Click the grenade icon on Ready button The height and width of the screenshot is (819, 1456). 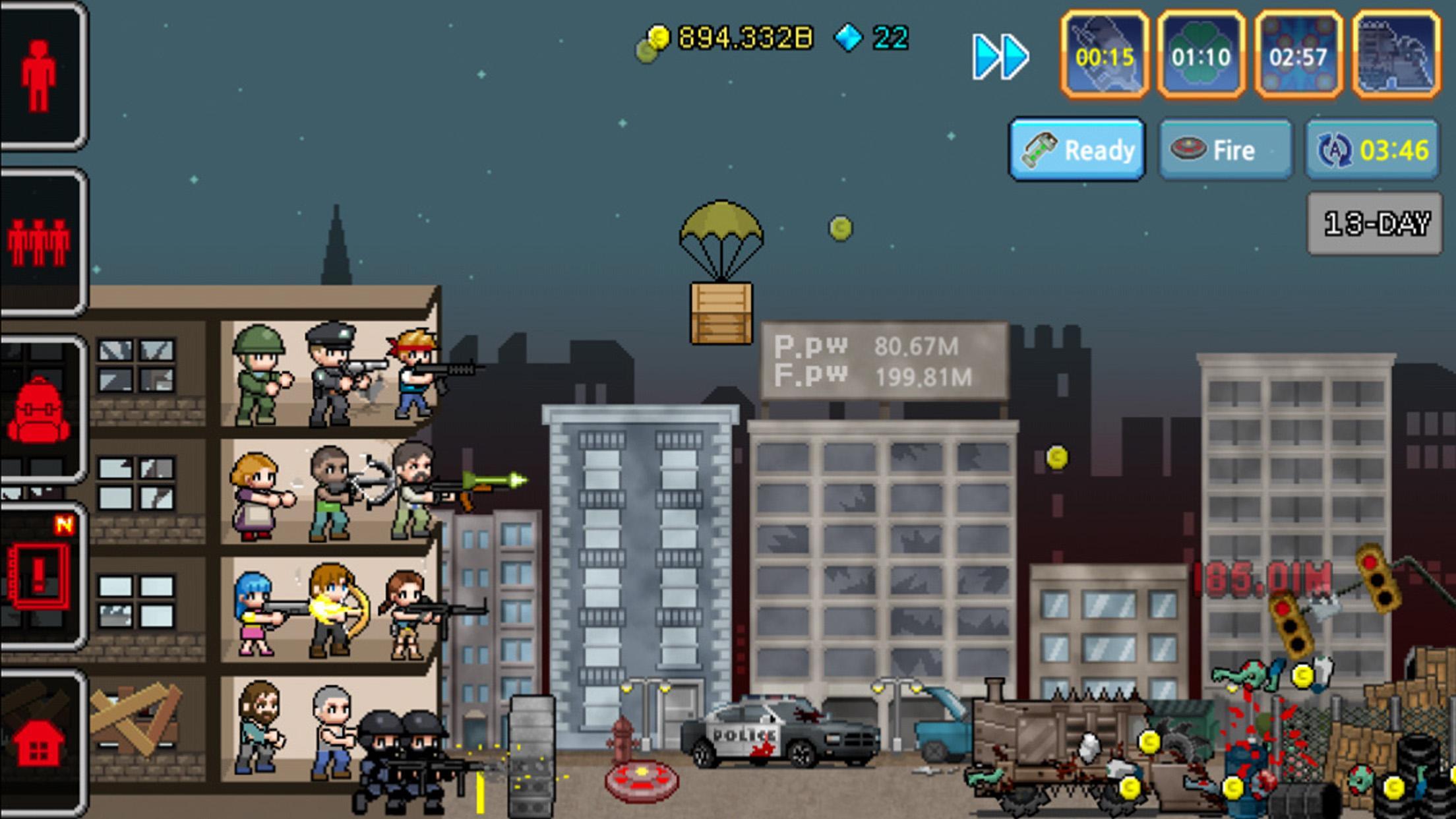(1041, 149)
